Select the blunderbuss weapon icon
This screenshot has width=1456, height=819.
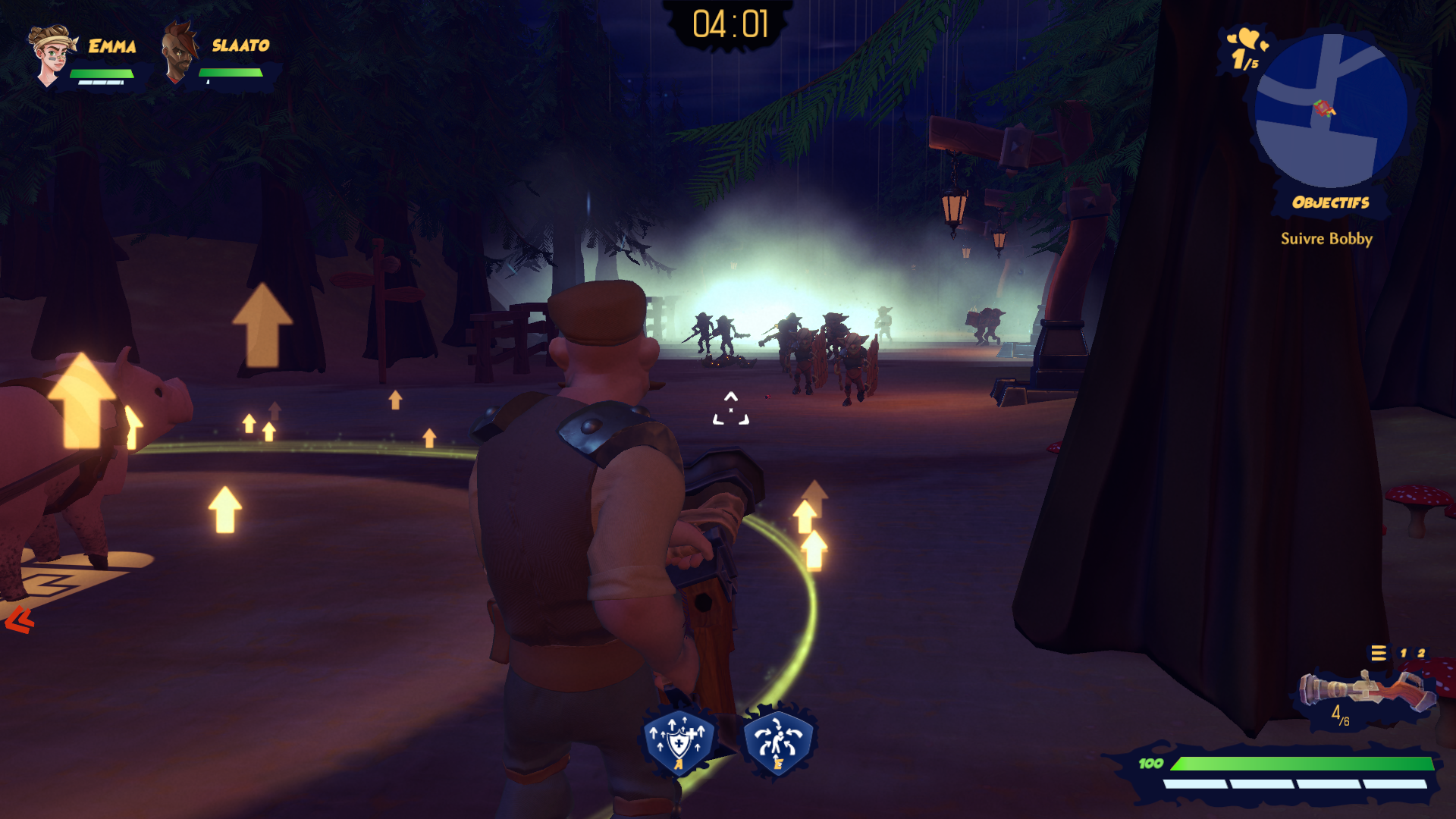(x=1366, y=689)
